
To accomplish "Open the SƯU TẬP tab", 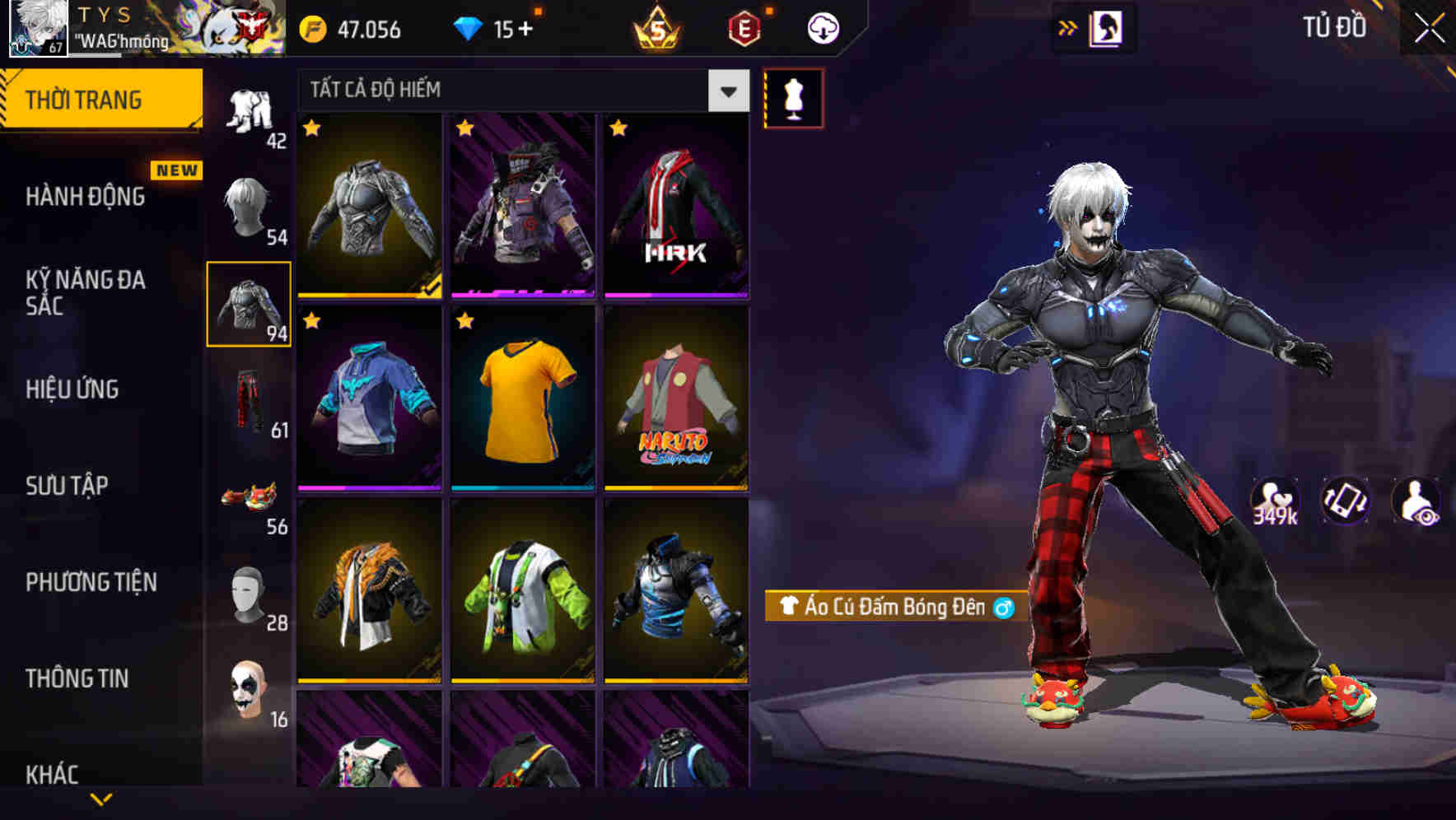I will (x=66, y=486).
